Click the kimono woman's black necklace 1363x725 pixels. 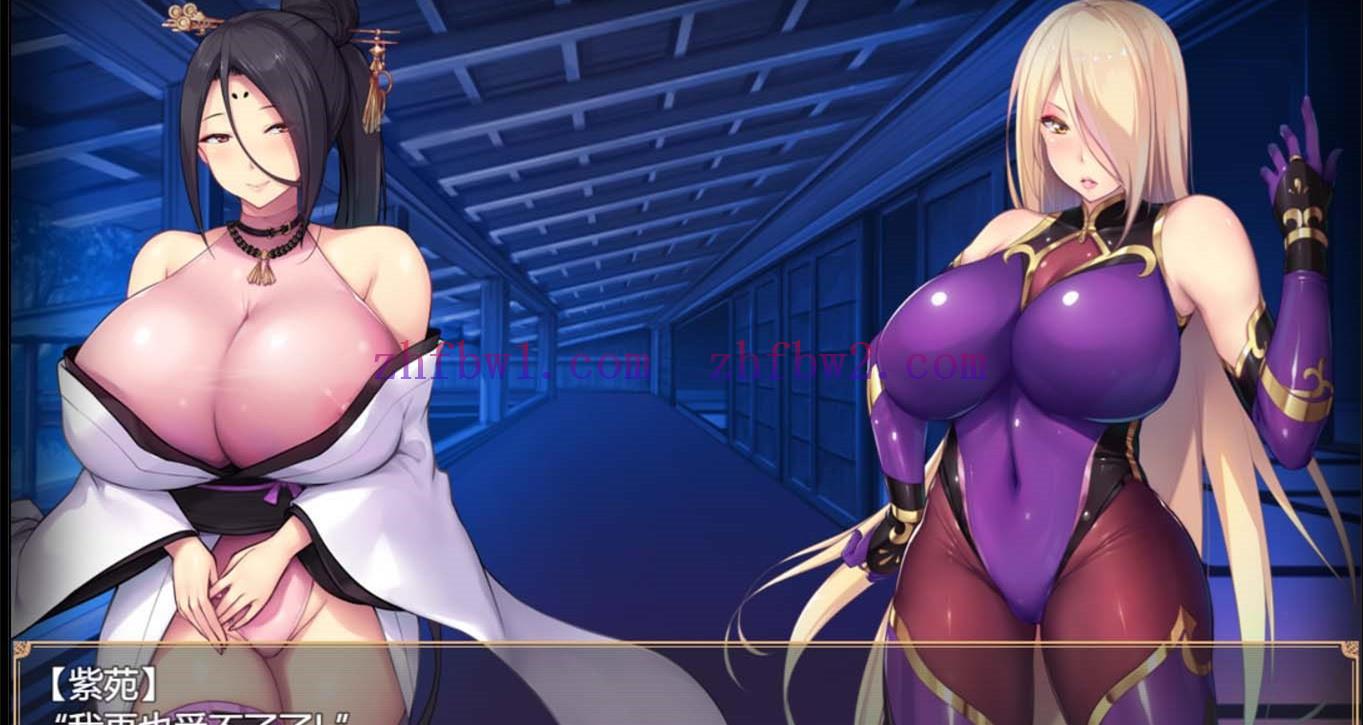(262, 232)
